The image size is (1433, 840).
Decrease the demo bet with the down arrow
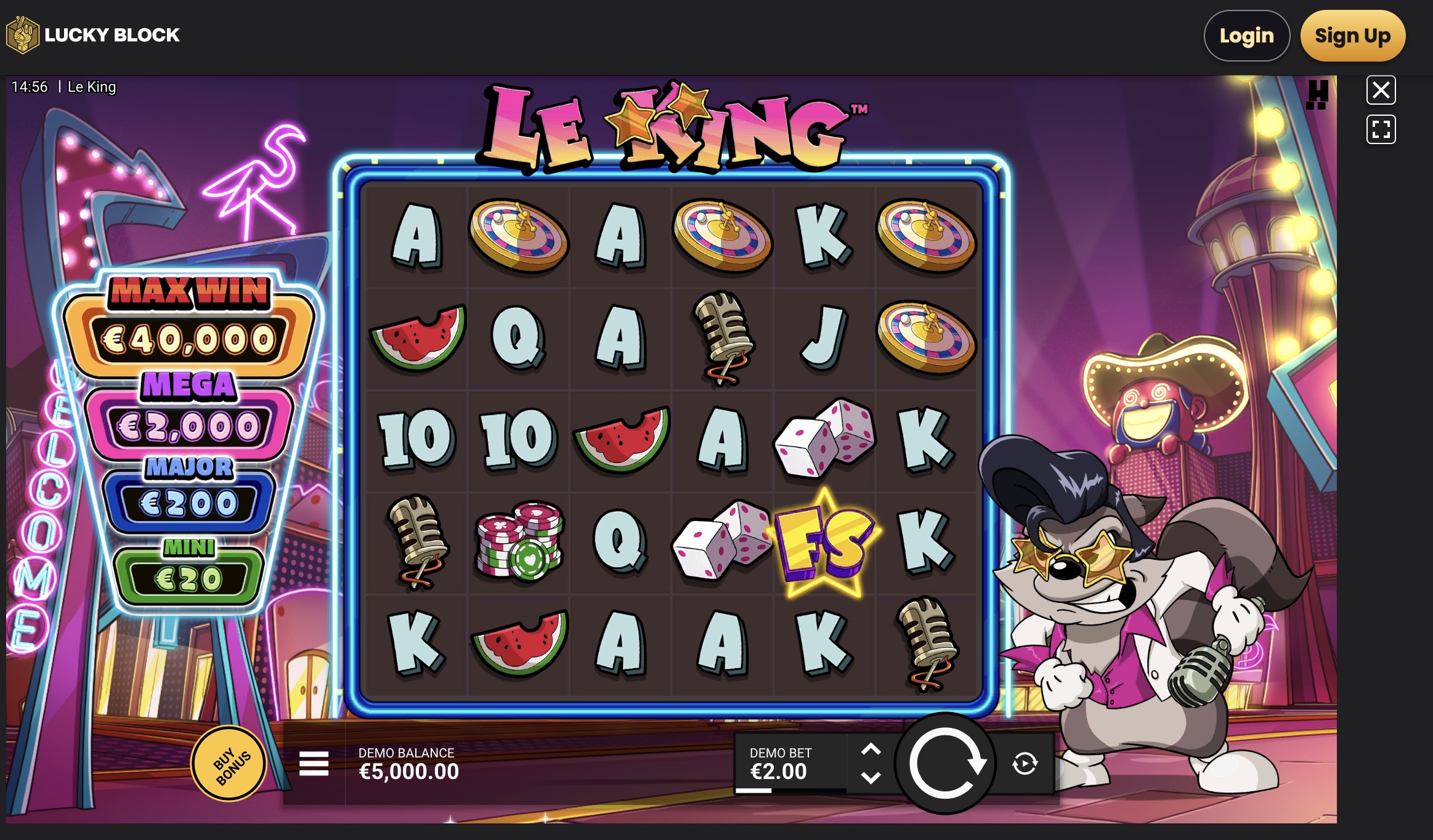click(x=871, y=777)
